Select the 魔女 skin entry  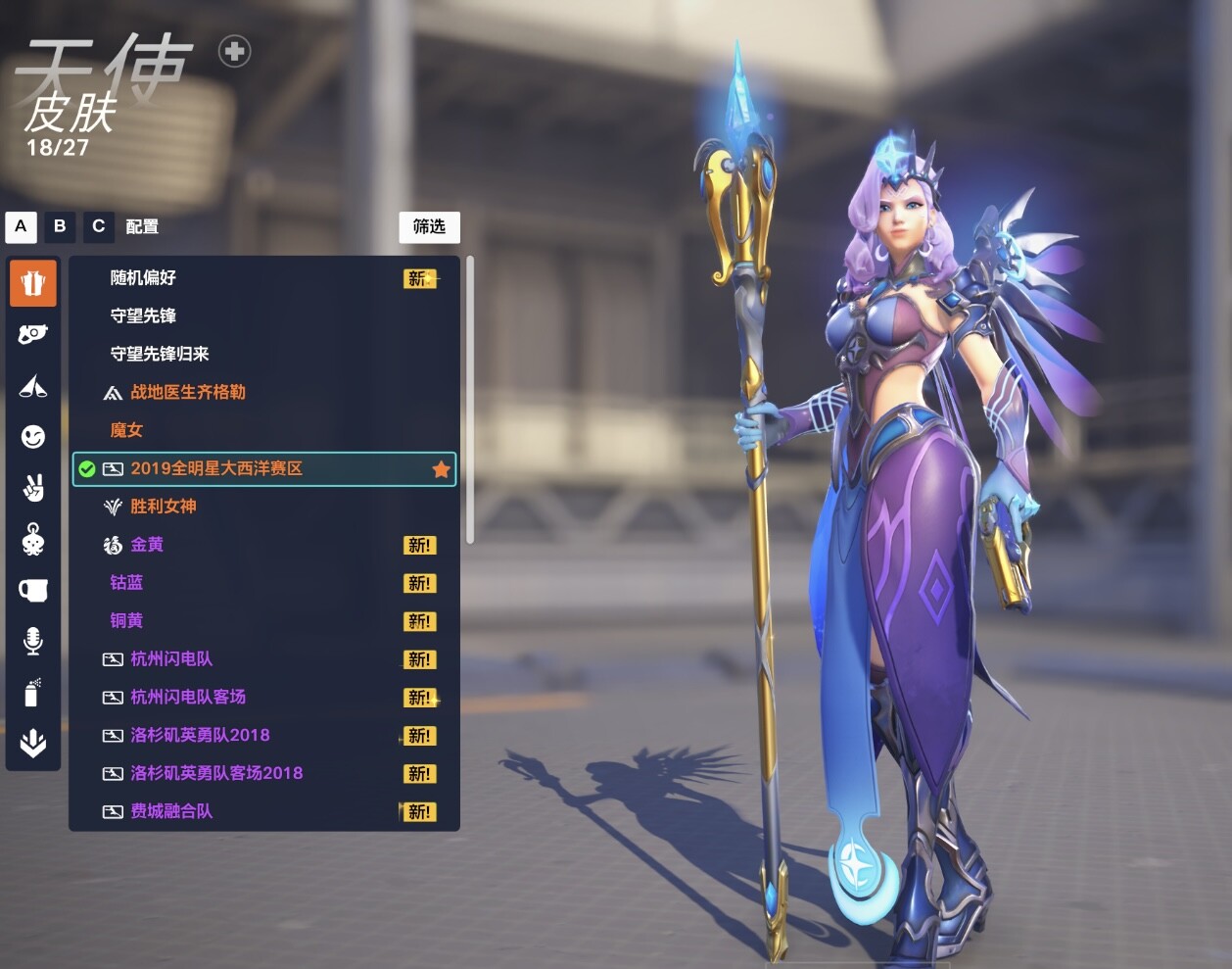pyautogui.click(x=126, y=431)
